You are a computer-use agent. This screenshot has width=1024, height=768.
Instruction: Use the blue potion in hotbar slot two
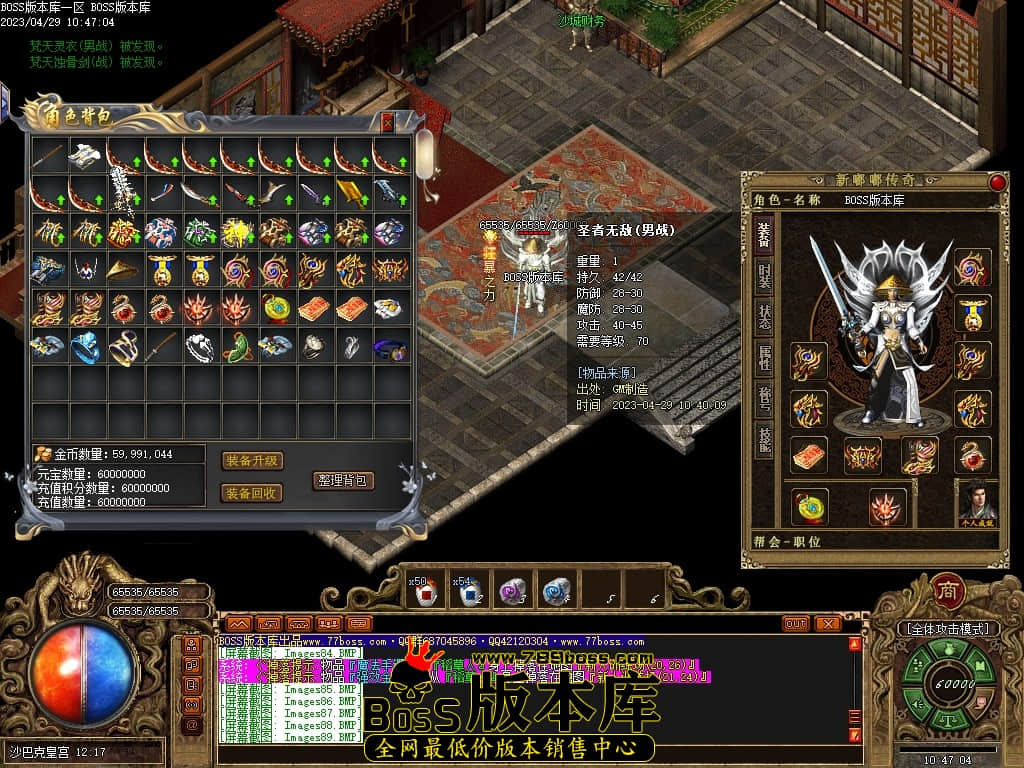pyautogui.click(x=468, y=592)
